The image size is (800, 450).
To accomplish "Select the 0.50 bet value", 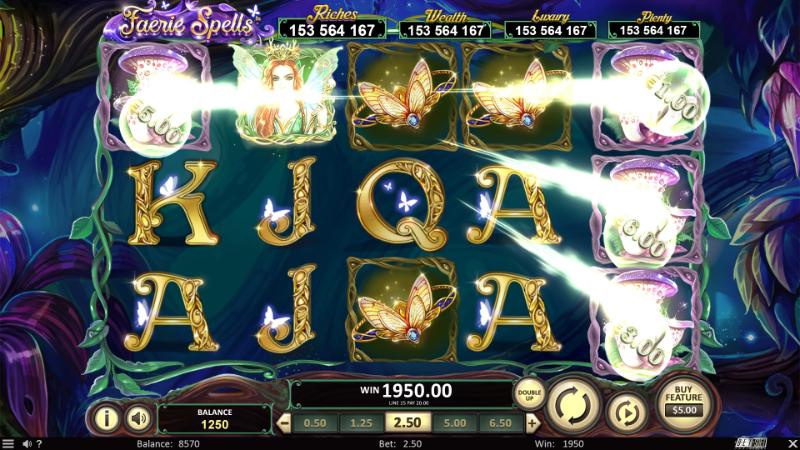I will [314, 423].
